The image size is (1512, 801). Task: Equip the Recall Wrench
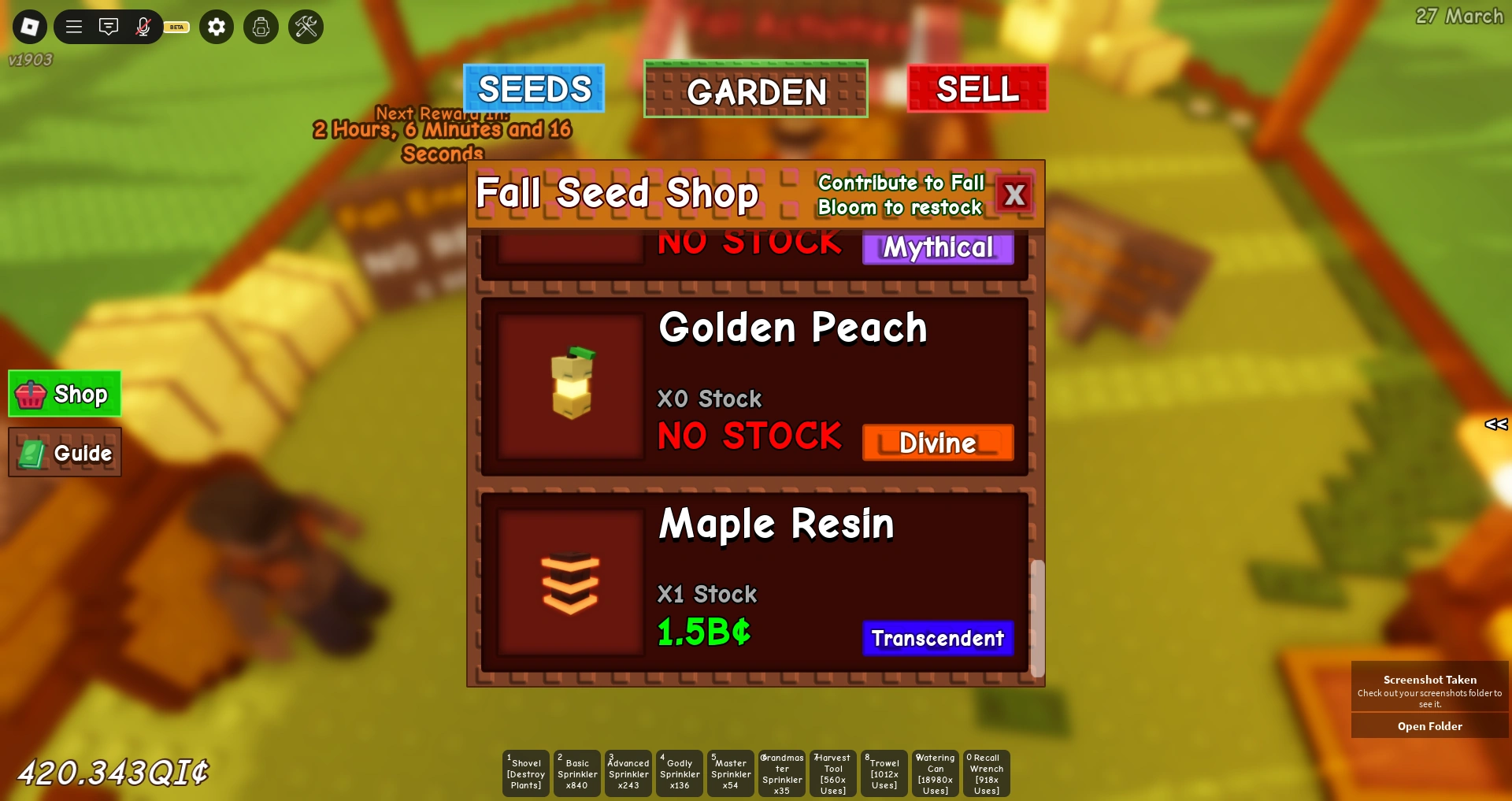986,773
